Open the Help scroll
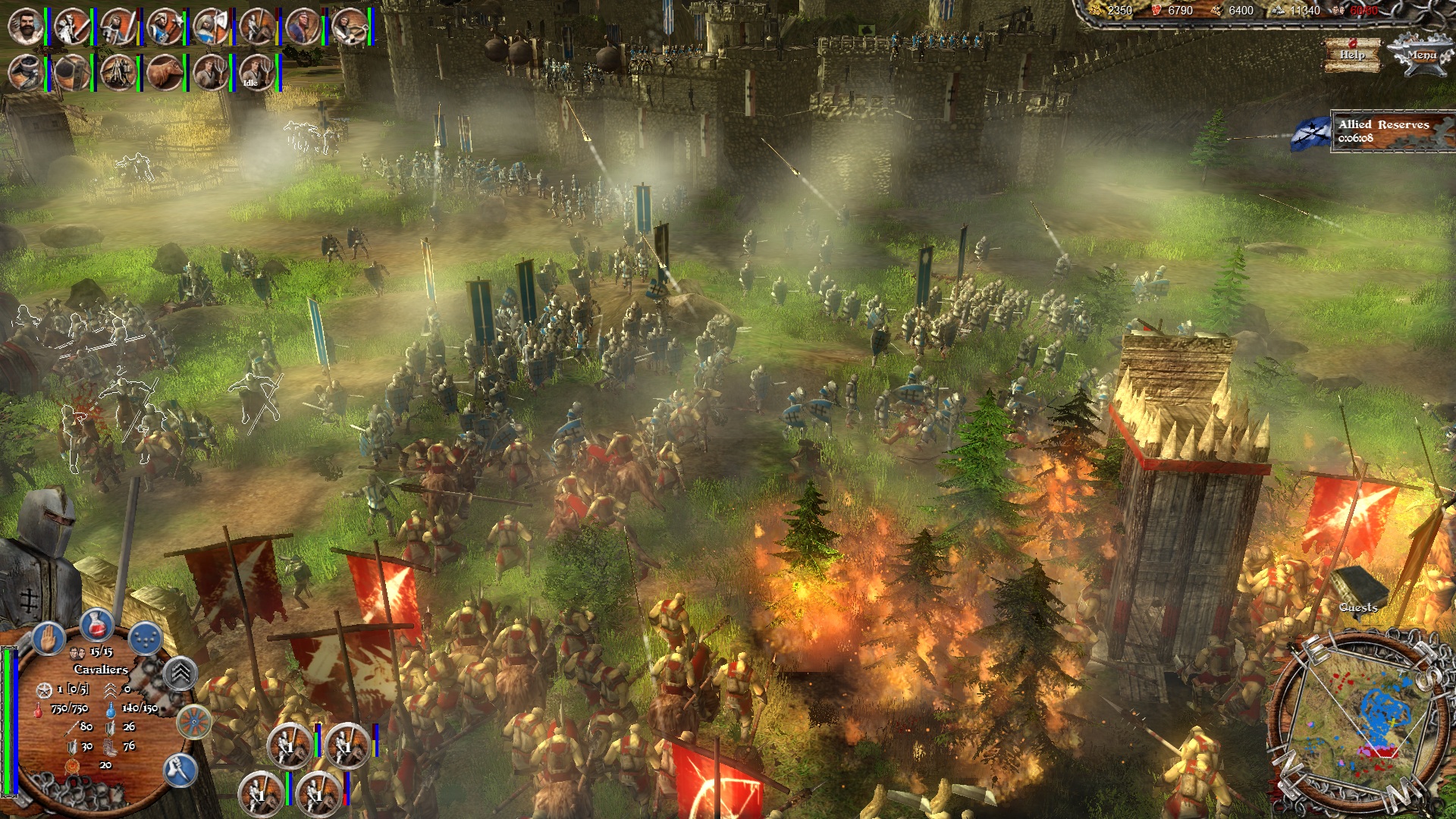Screen dimensions: 1456x819 click(1352, 55)
